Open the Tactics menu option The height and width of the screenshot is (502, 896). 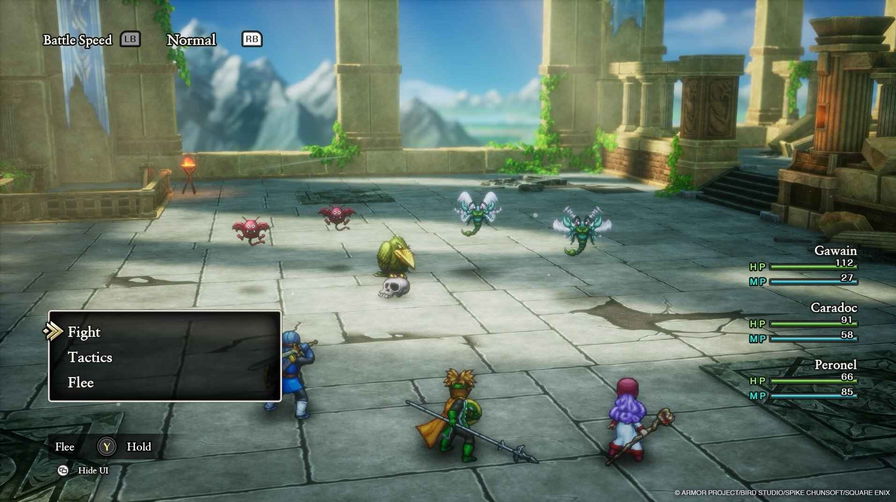(x=90, y=357)
